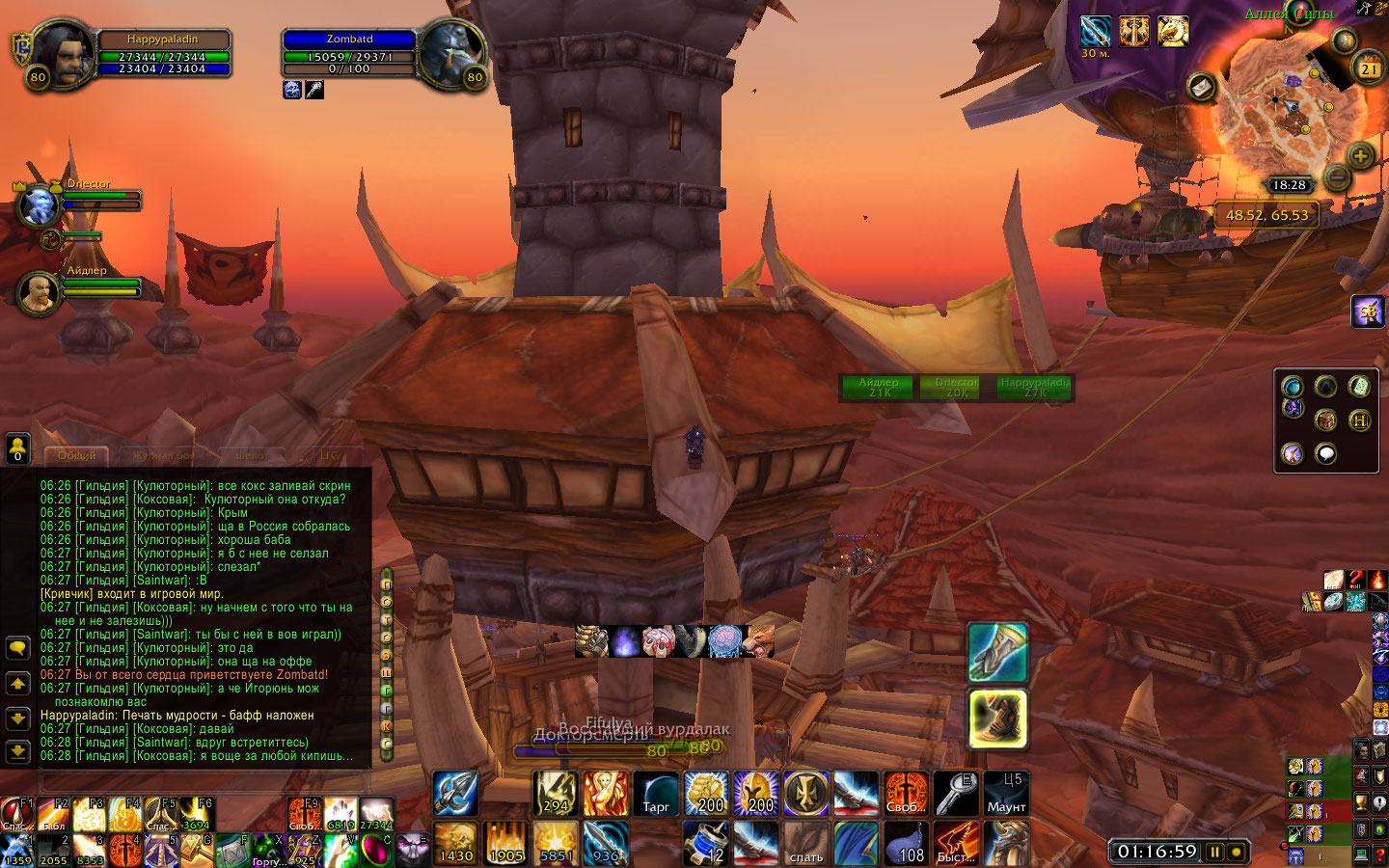Open the friends list button above chat

[x=17, y=448]
